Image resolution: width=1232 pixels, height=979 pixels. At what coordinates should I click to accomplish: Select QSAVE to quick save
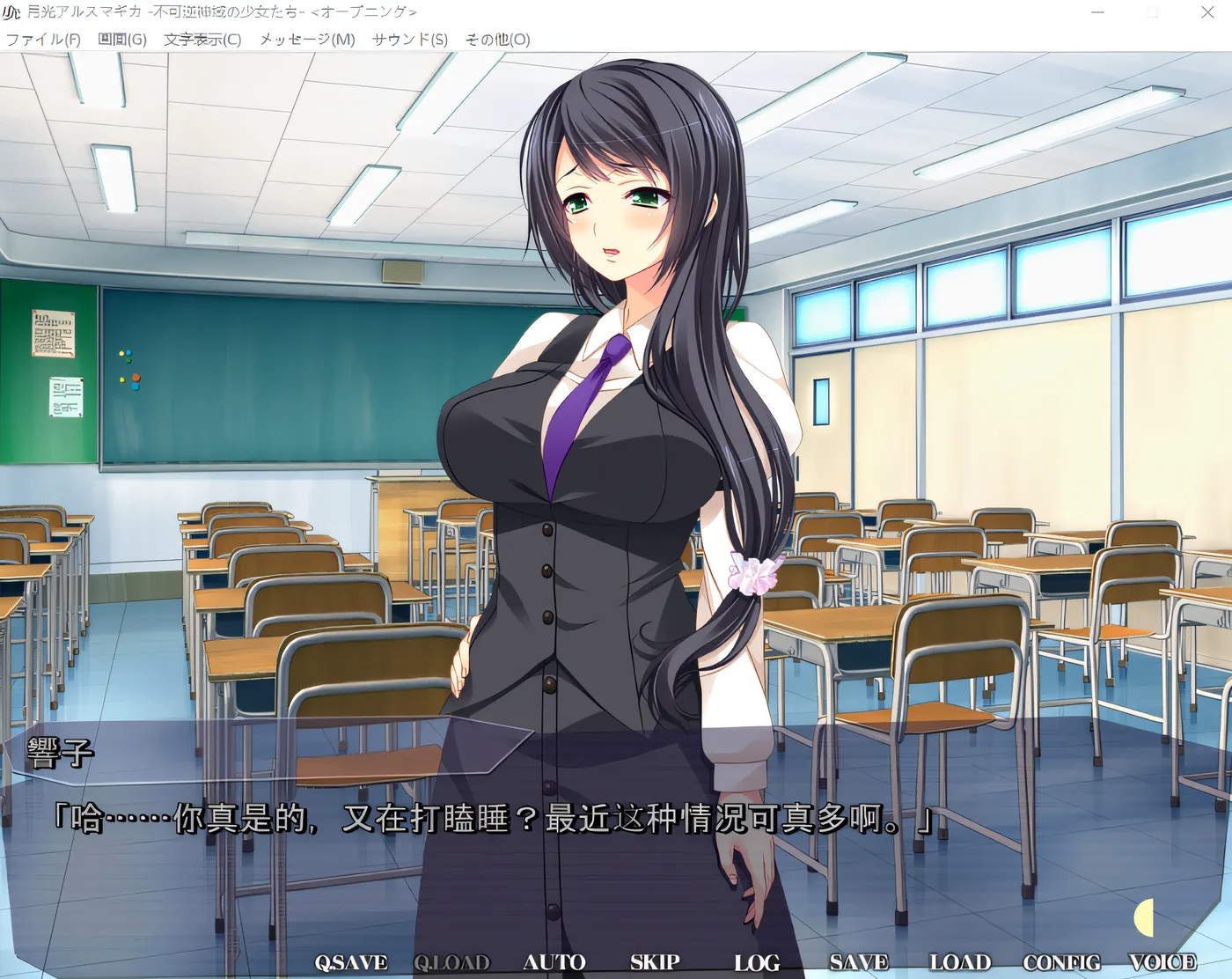tap(351, 962)
